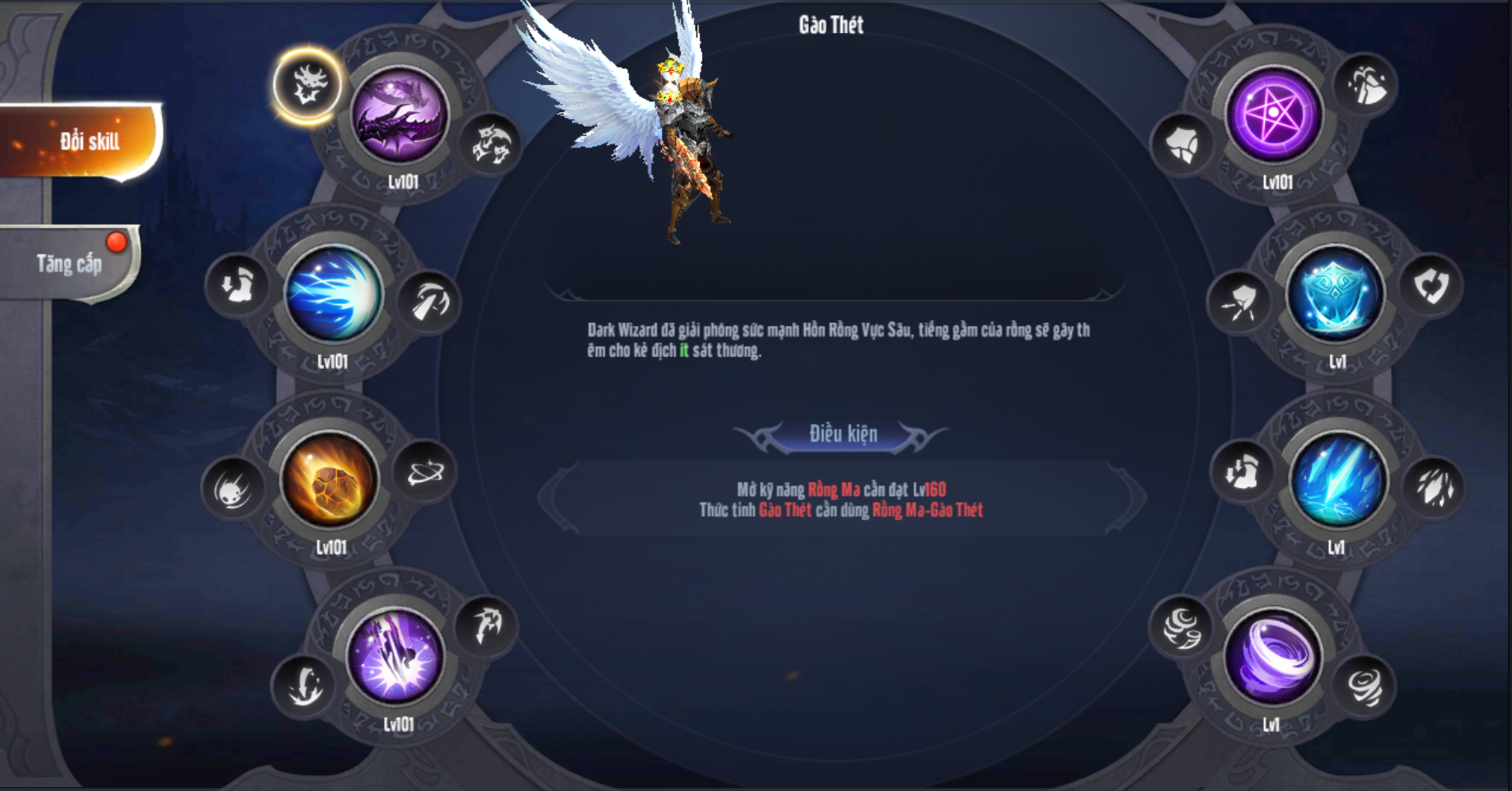Select the ringed planet rune near the meteor
Image resolution: width=1512 pixels, height=791 pixels.
(425, 473)
